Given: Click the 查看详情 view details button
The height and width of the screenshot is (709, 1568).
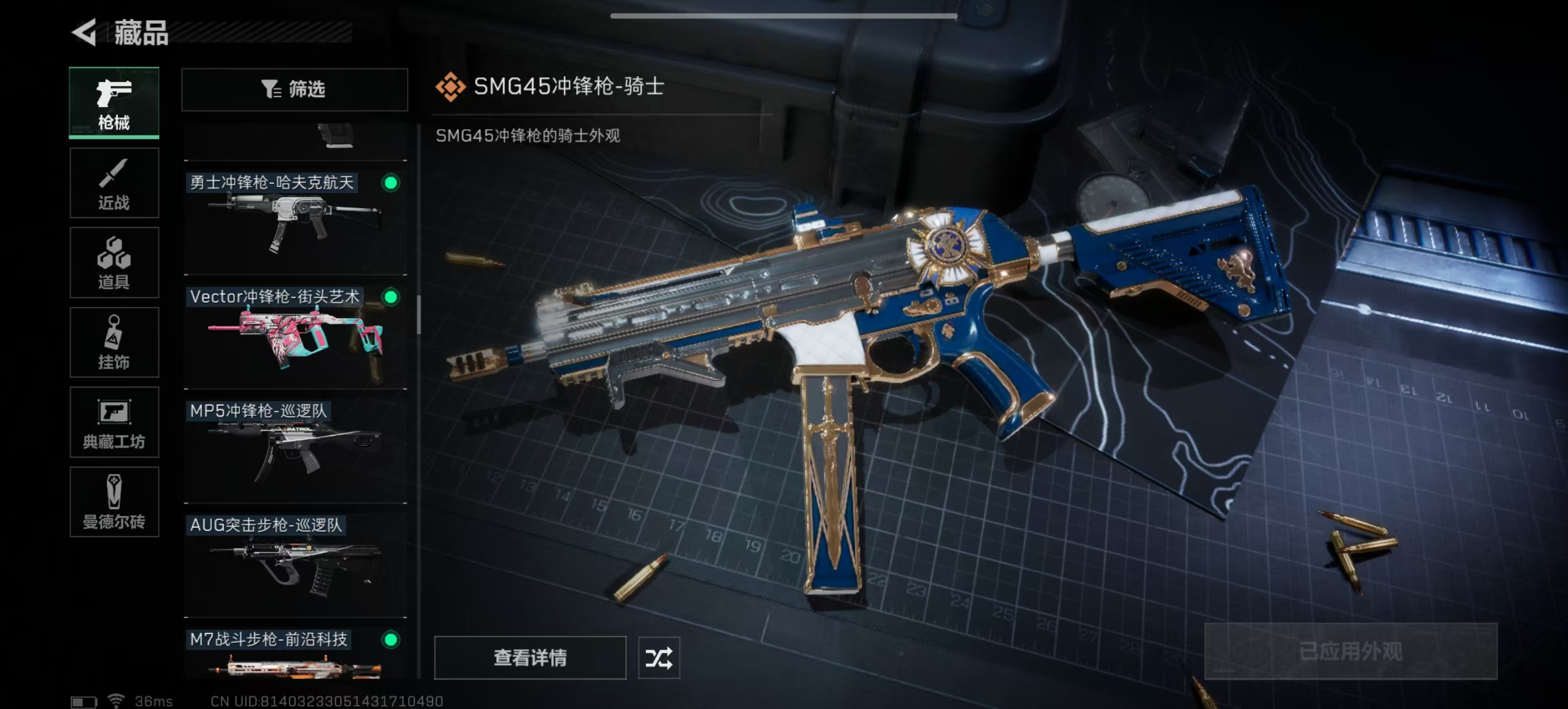Looking at the screenshot, I should (x=530, y=657).
